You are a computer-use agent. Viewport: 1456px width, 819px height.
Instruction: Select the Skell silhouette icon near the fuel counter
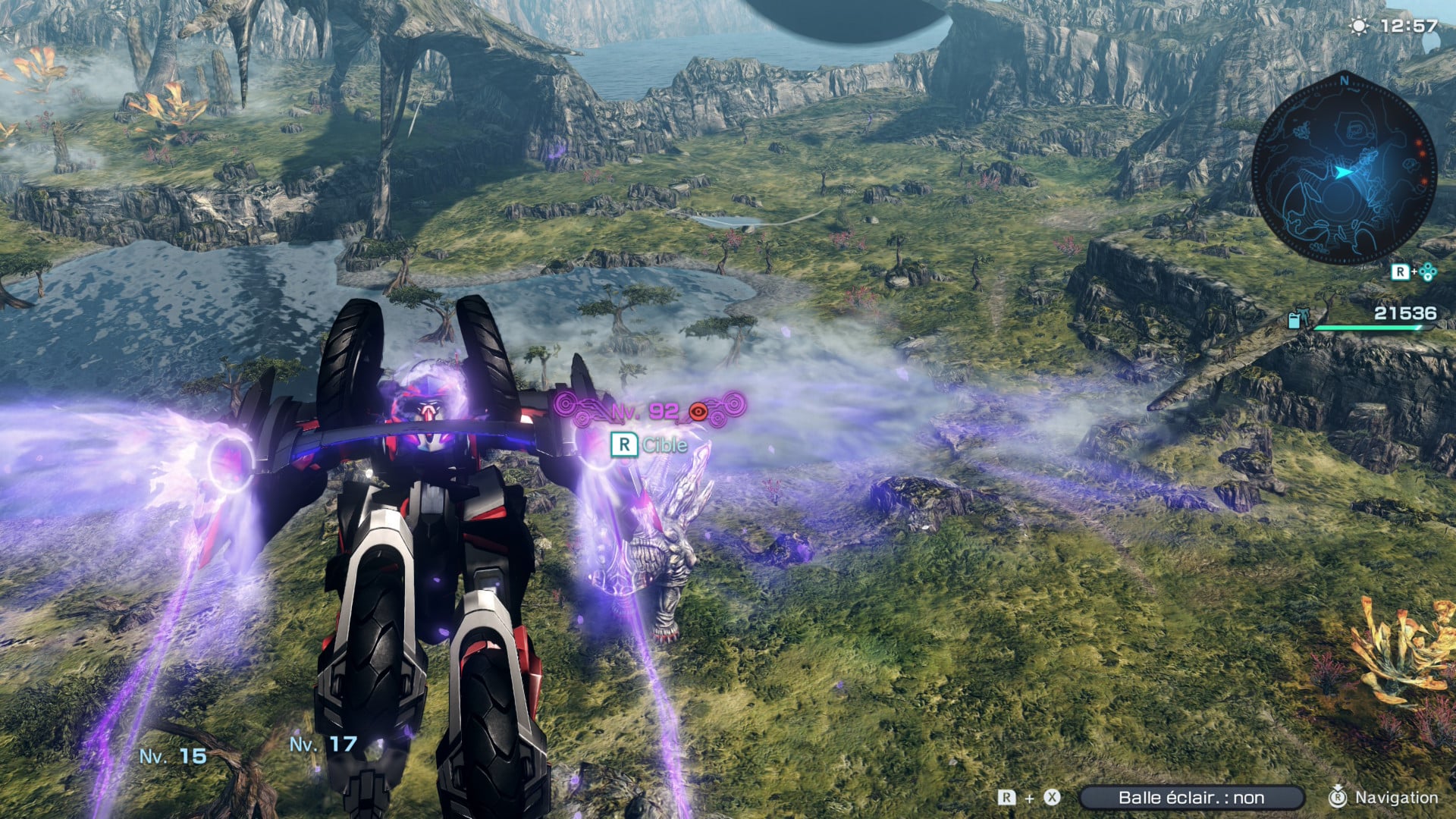tap(1304, 317)
